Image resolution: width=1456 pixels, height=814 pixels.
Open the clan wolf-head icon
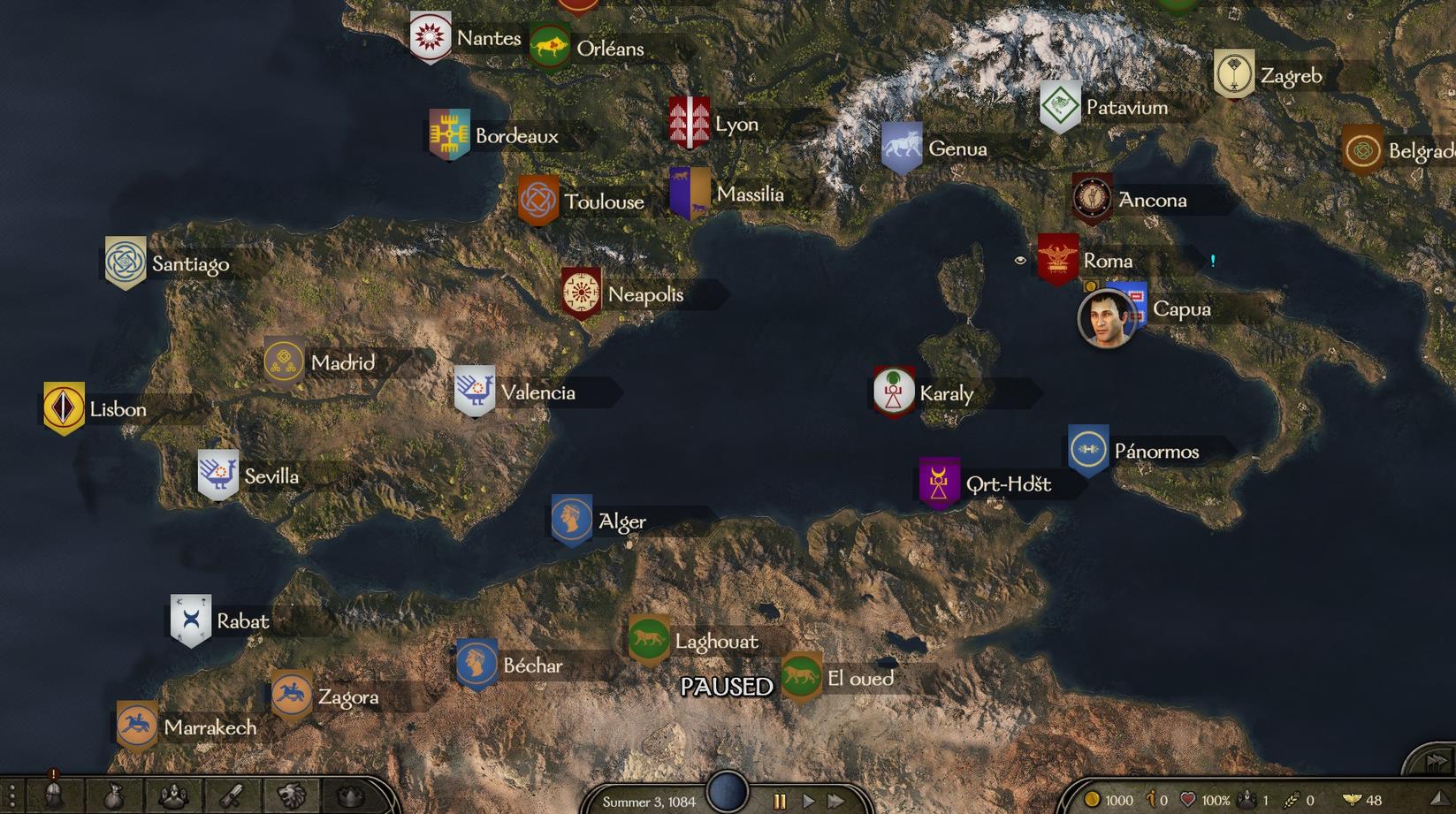point(292,796)
